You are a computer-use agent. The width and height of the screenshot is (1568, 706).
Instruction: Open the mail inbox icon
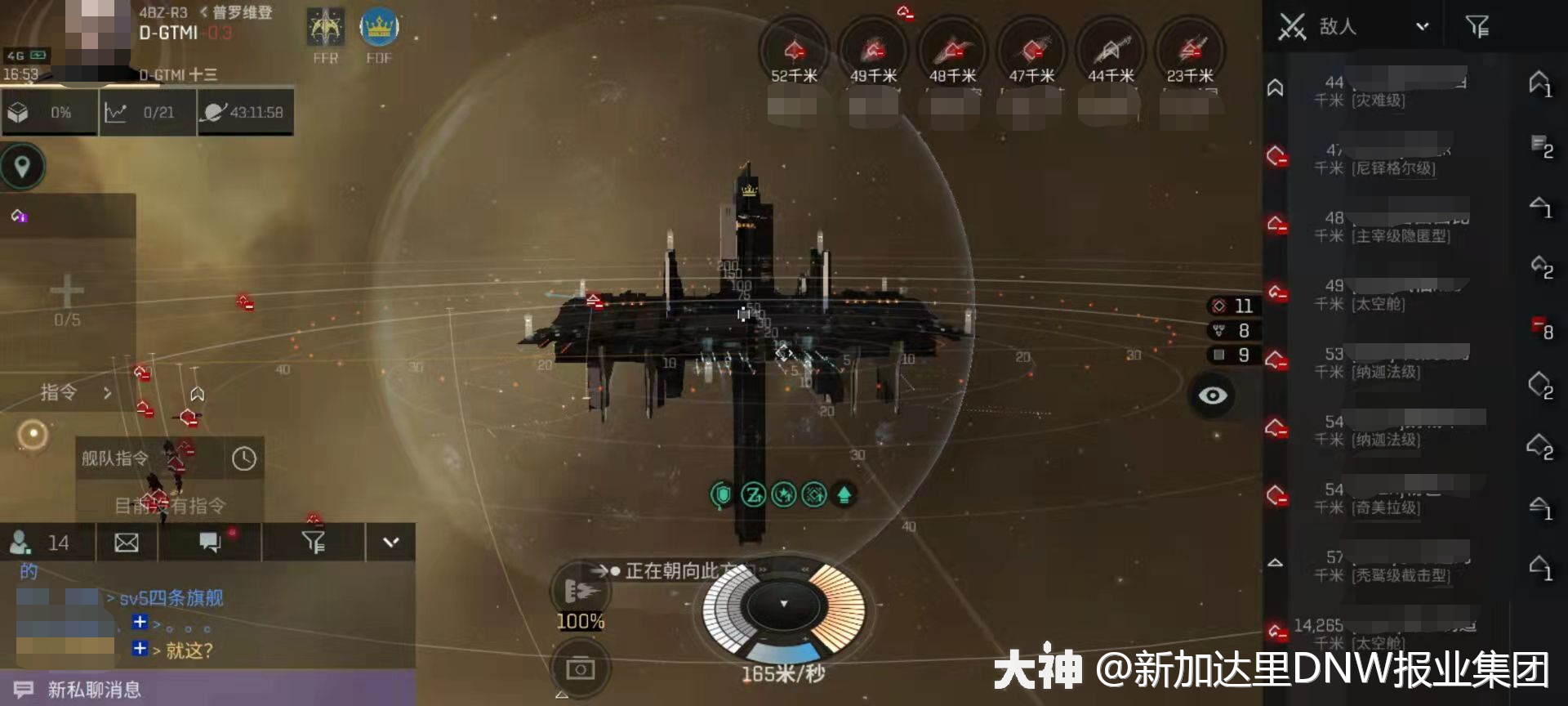[x=126, y=542]
